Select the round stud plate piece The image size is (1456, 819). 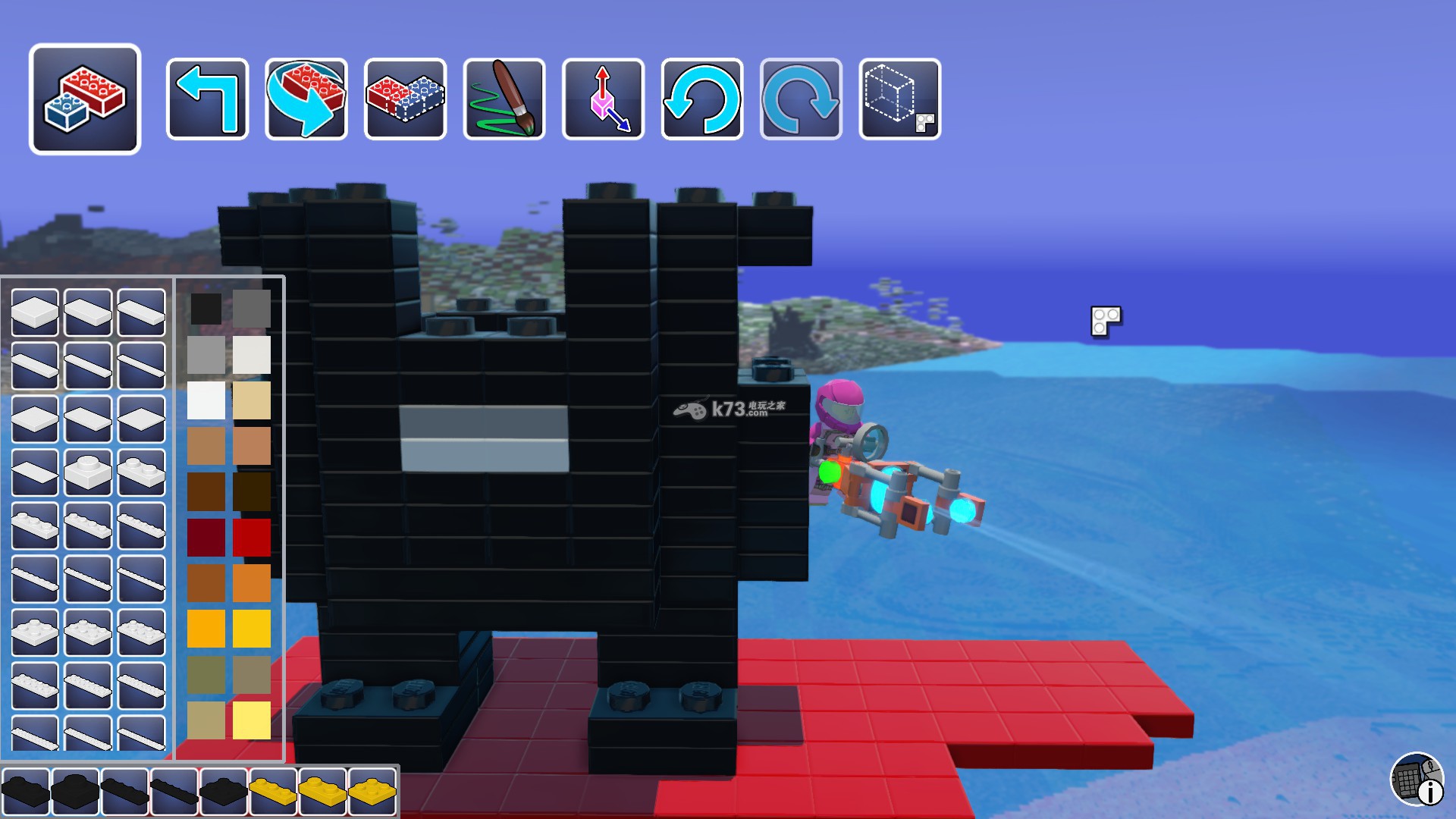point(88,472)
